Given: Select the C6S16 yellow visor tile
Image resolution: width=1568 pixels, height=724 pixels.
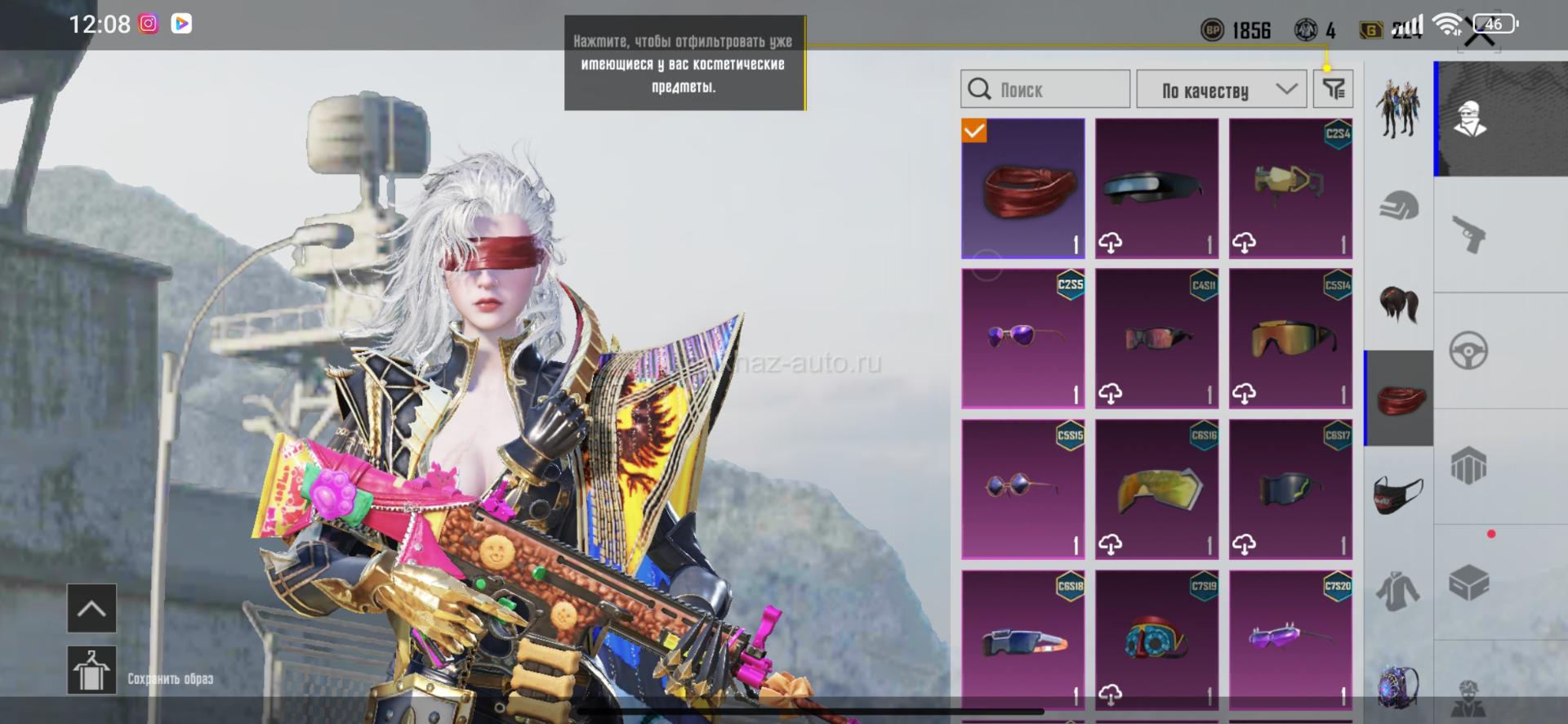Looking at the screenshot, I should pyautogui.click(x=1156, y=489).
